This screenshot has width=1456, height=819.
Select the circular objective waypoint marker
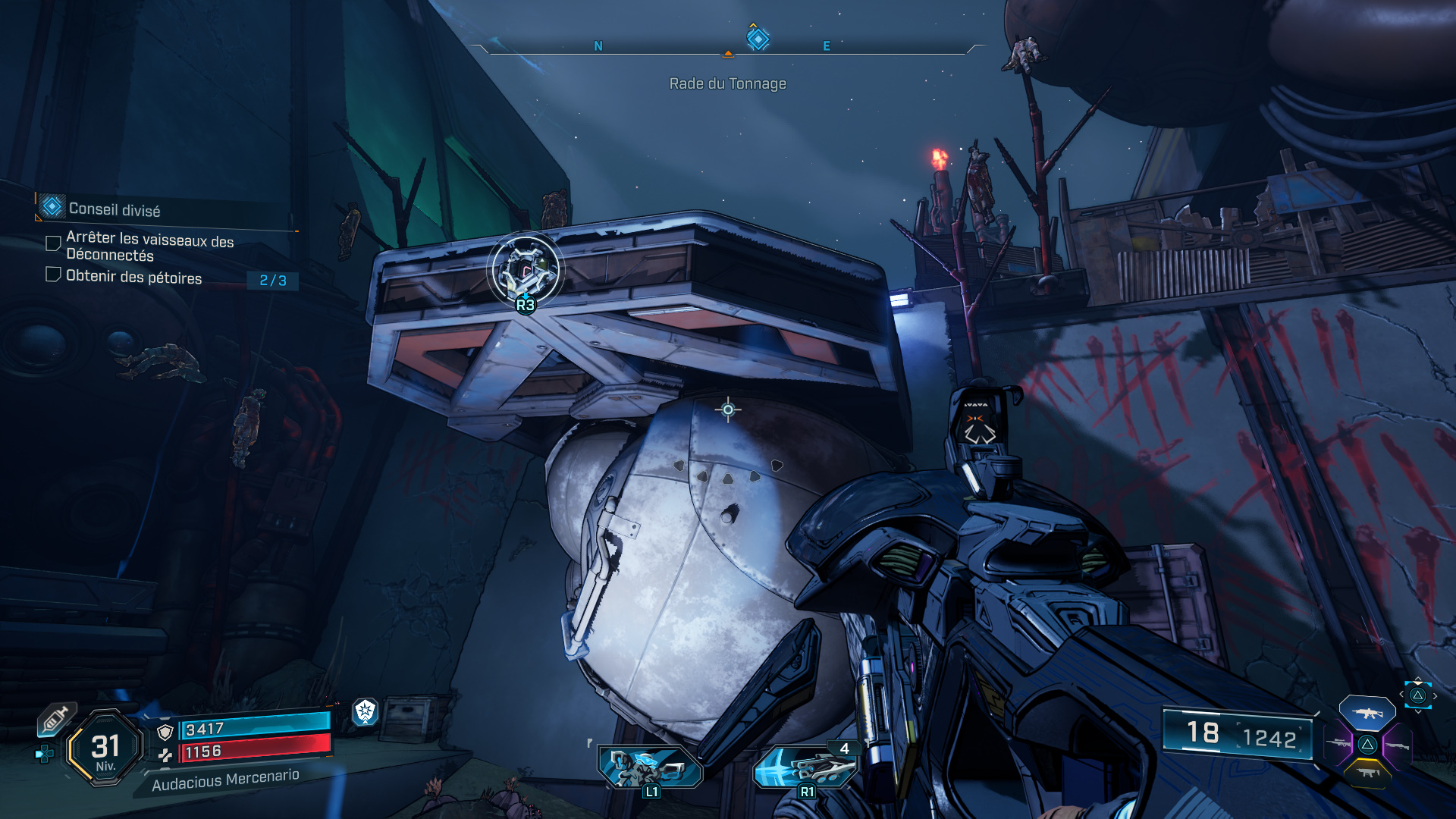click(525, 269)
